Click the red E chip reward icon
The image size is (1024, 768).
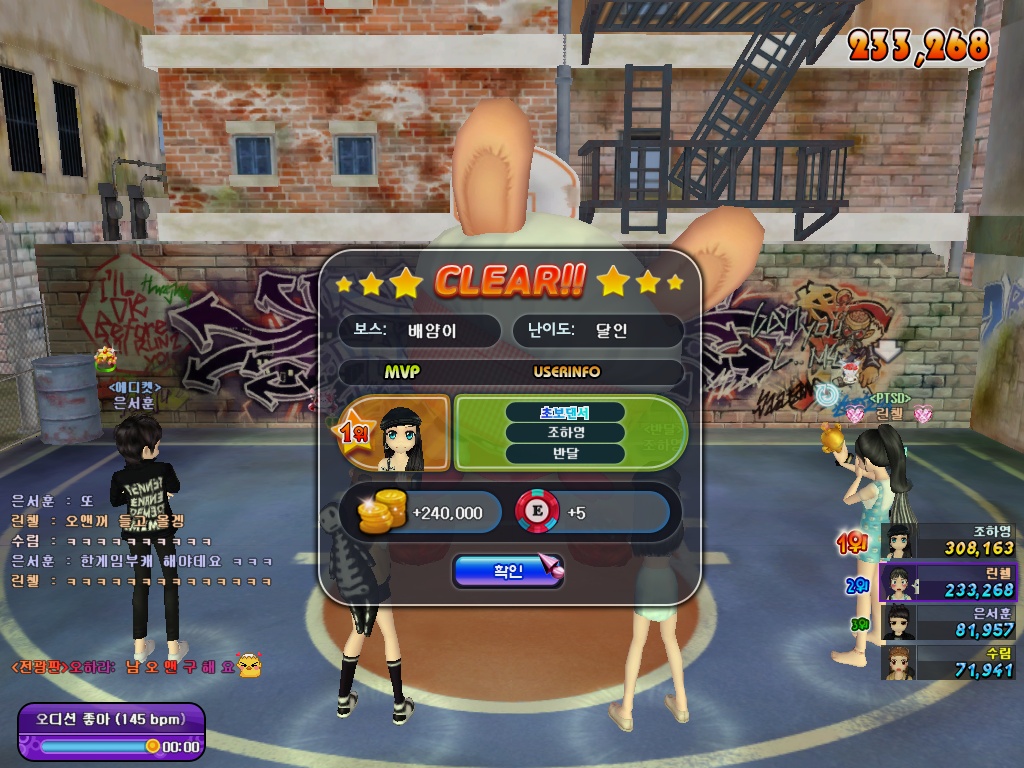point(536,512)
